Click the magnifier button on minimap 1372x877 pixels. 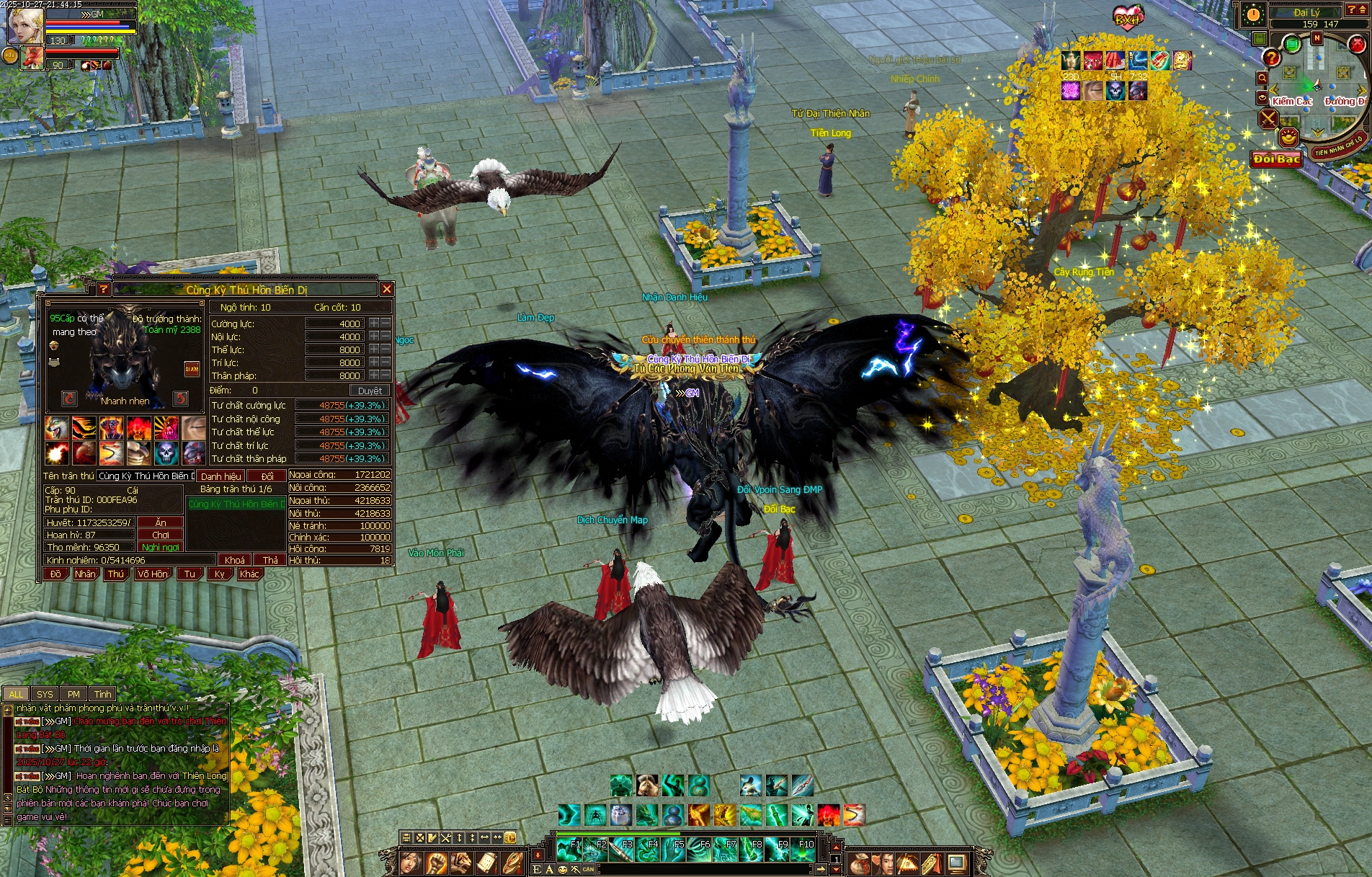tap(1262, 78)
